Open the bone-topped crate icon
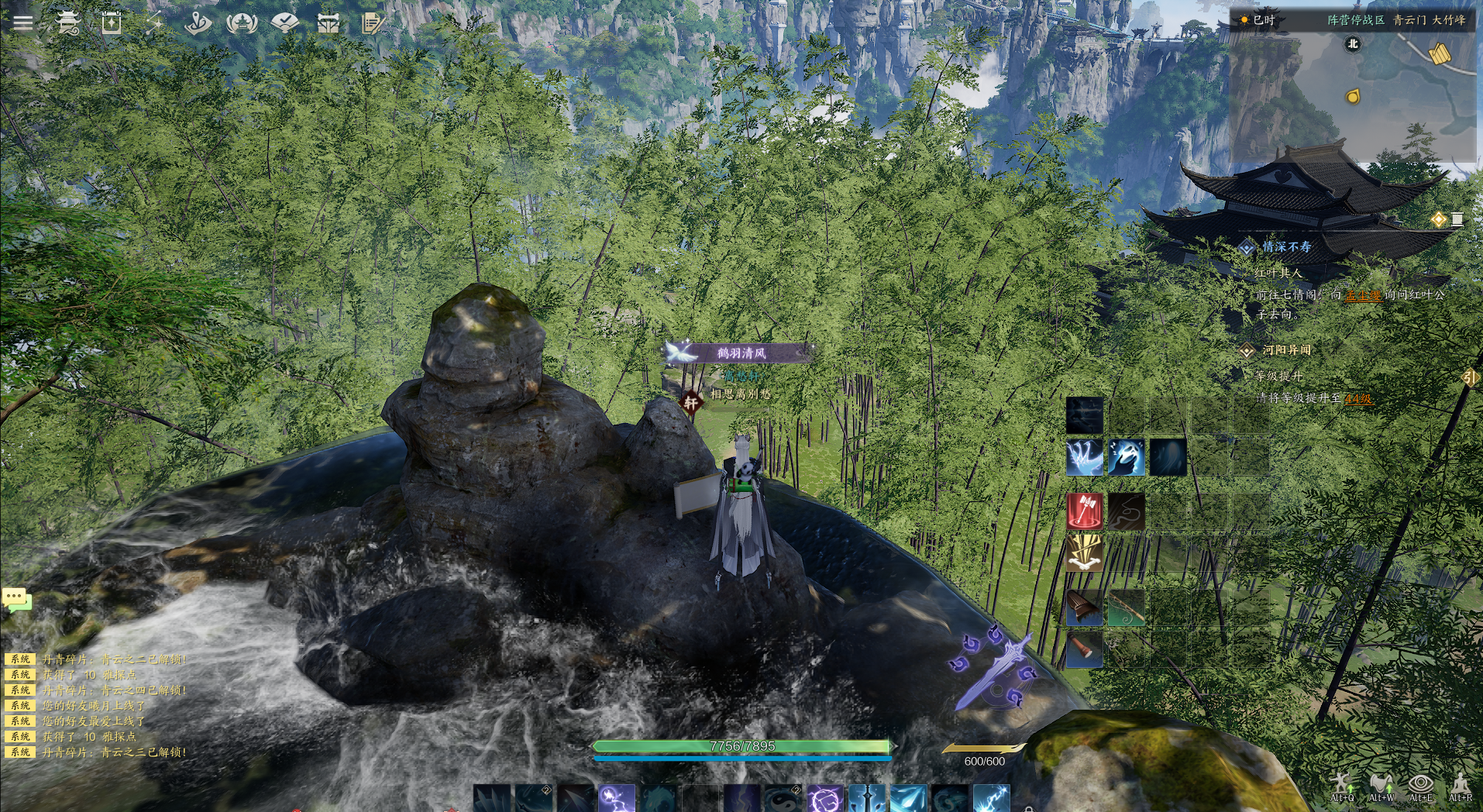Viewport: 1483px width, 812px height. pos(329,23)
